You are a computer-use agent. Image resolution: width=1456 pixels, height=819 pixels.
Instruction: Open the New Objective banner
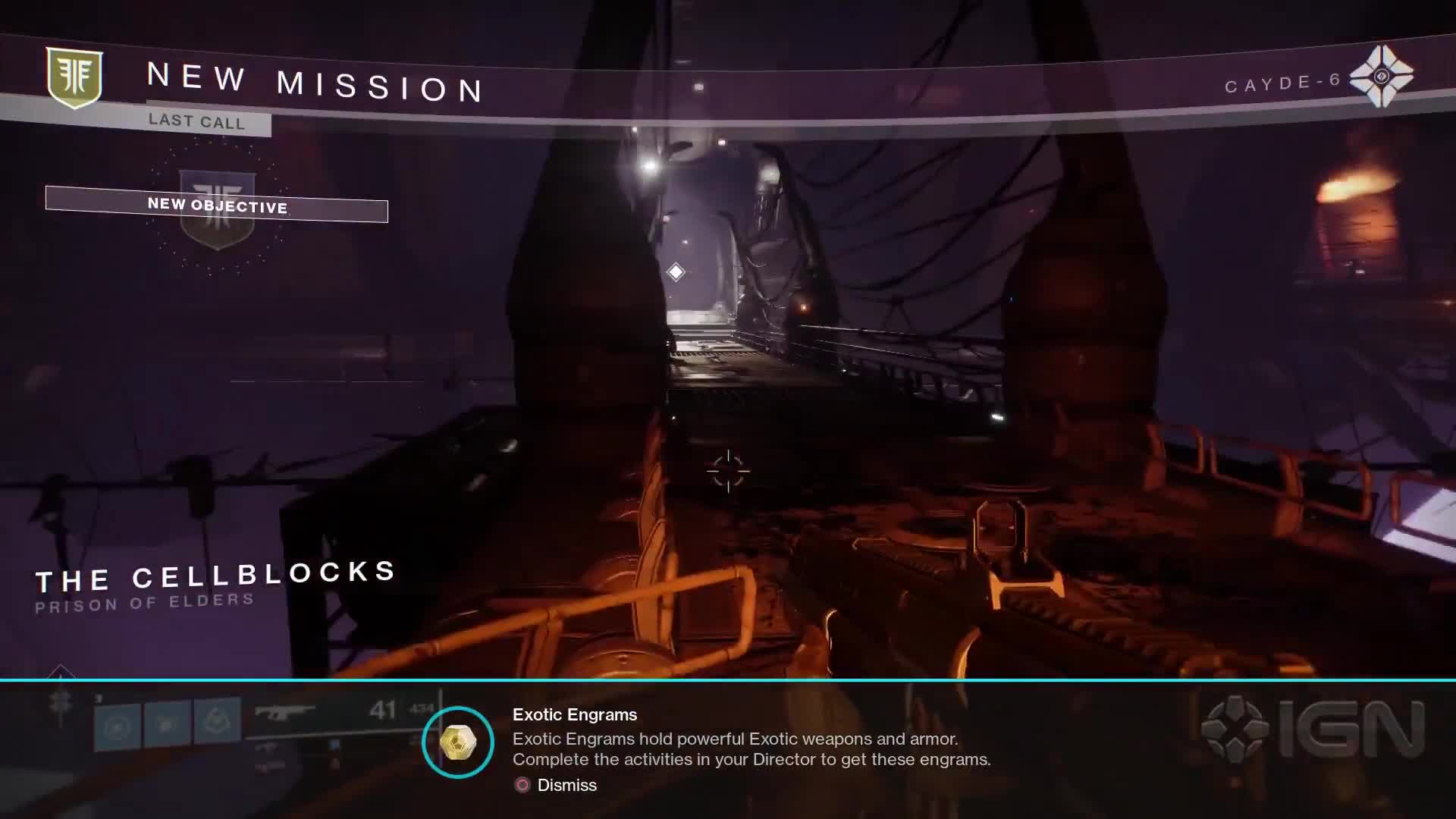pos(217,205)
